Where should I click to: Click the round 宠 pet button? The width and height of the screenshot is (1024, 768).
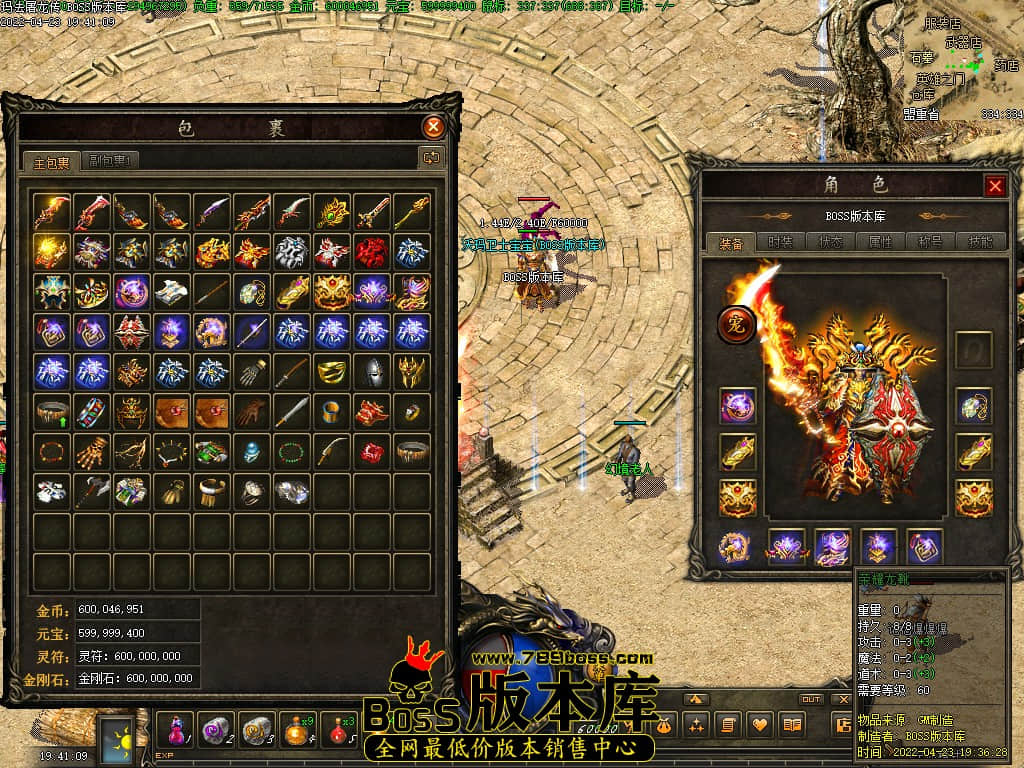tap(736, 324)
